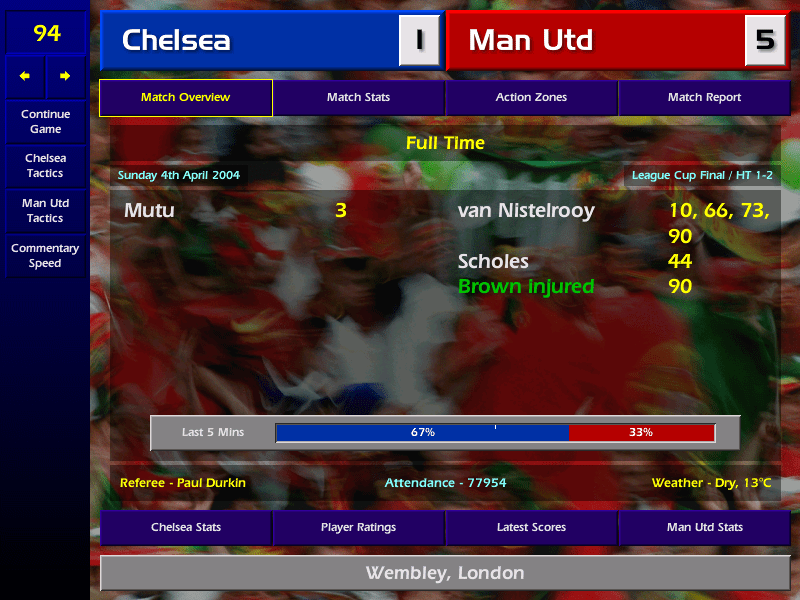Check the Latest Scores

[531, 527]
